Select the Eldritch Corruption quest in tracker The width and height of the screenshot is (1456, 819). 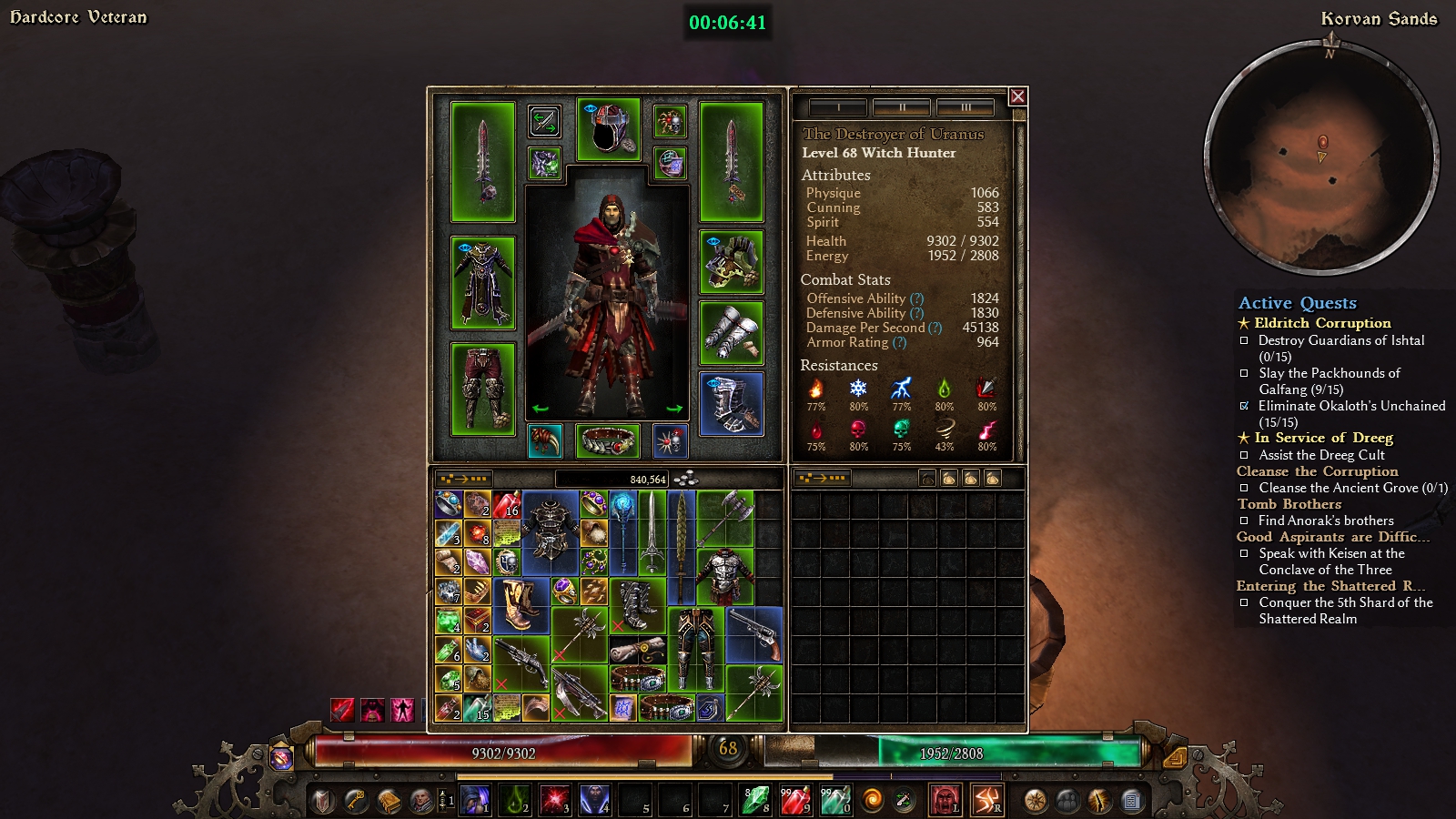pyautogui.click(x=1321, y=323)
